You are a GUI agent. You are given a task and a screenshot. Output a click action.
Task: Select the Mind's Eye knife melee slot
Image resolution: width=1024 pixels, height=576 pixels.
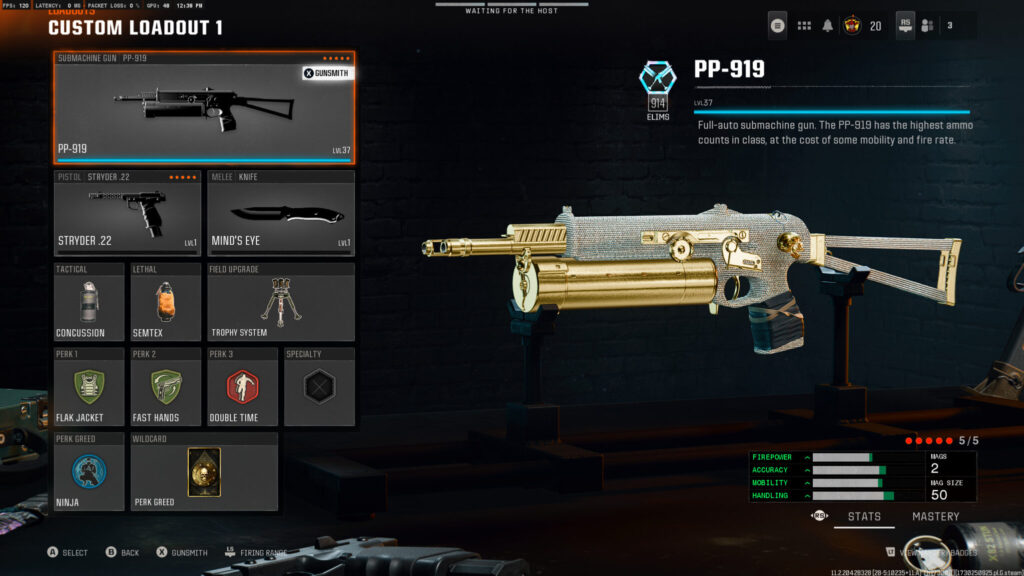281,212
